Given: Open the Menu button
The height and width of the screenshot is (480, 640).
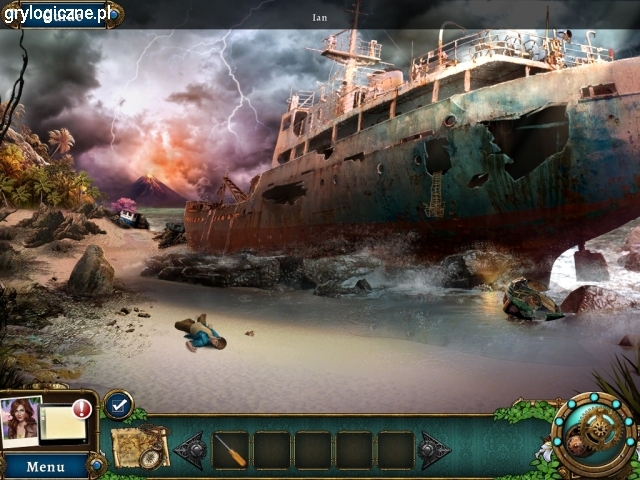Looking at the screenshot, I should coord(45,466).
